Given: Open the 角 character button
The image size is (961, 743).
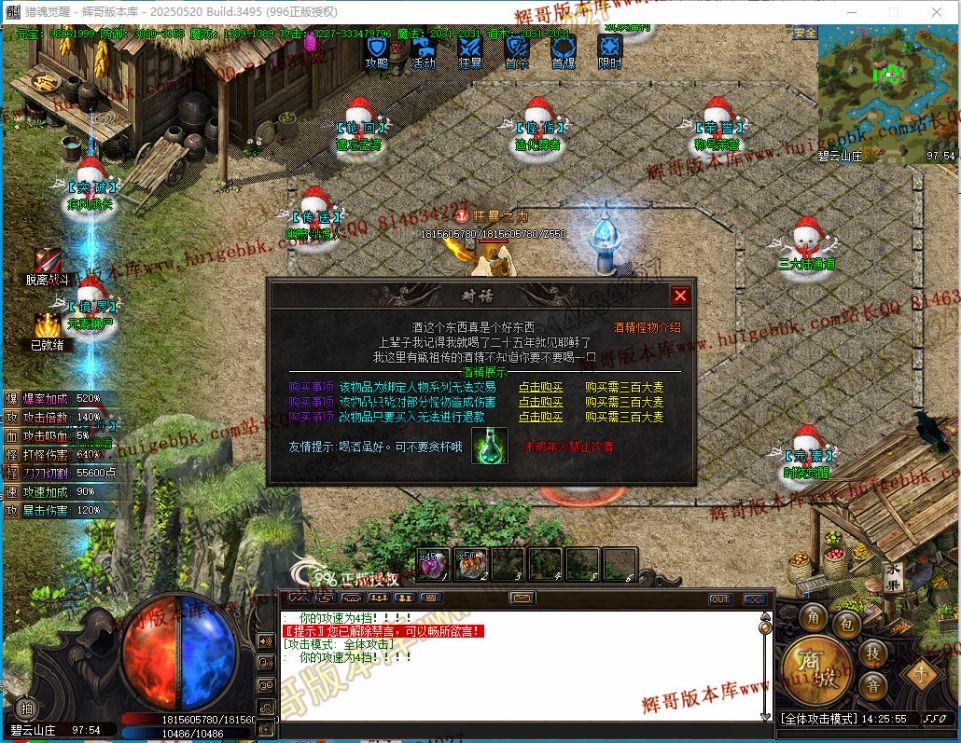Looking at the screenshot, I should 814,614.
